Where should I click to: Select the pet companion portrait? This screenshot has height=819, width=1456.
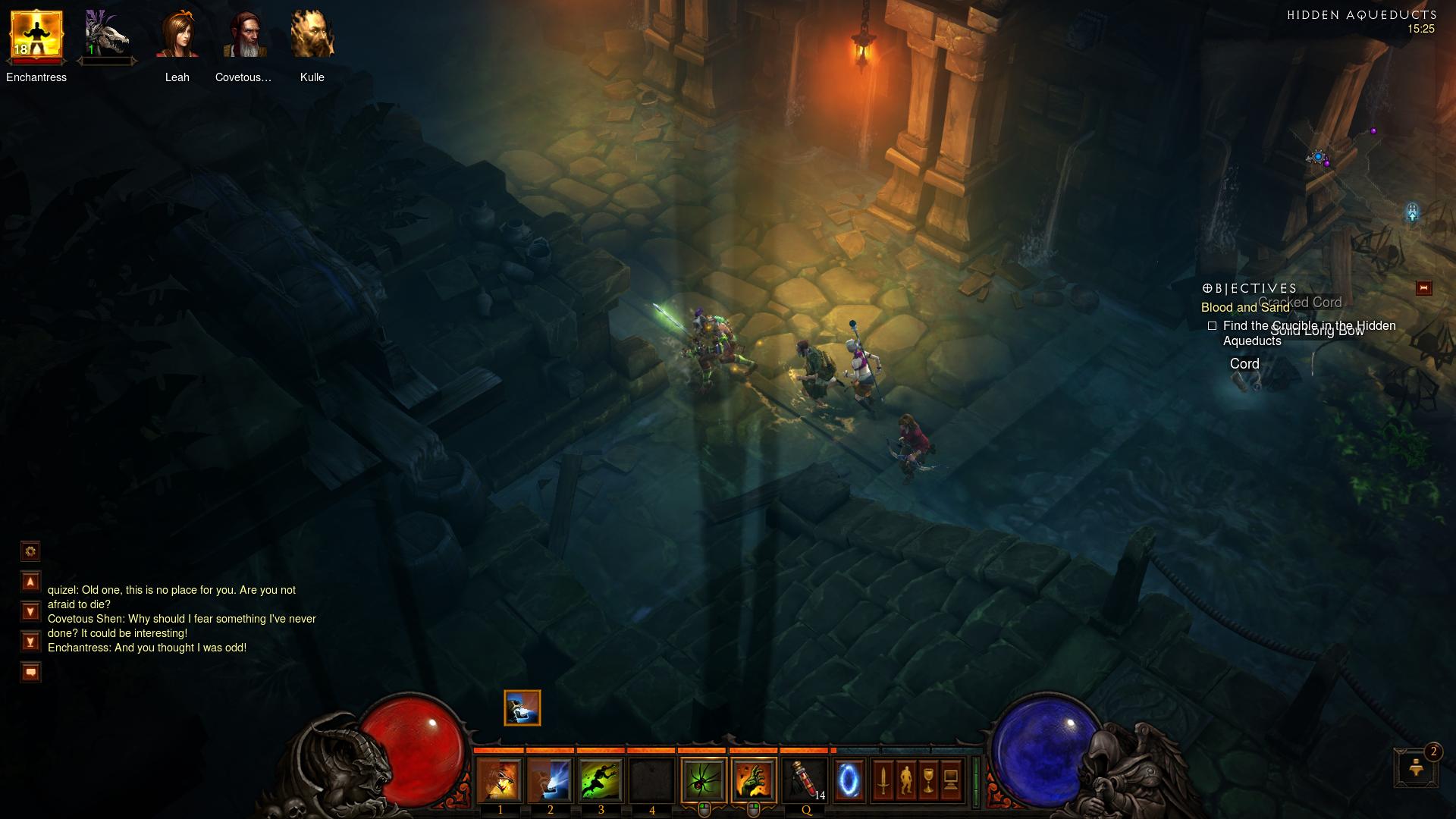(x=105, y=36)
